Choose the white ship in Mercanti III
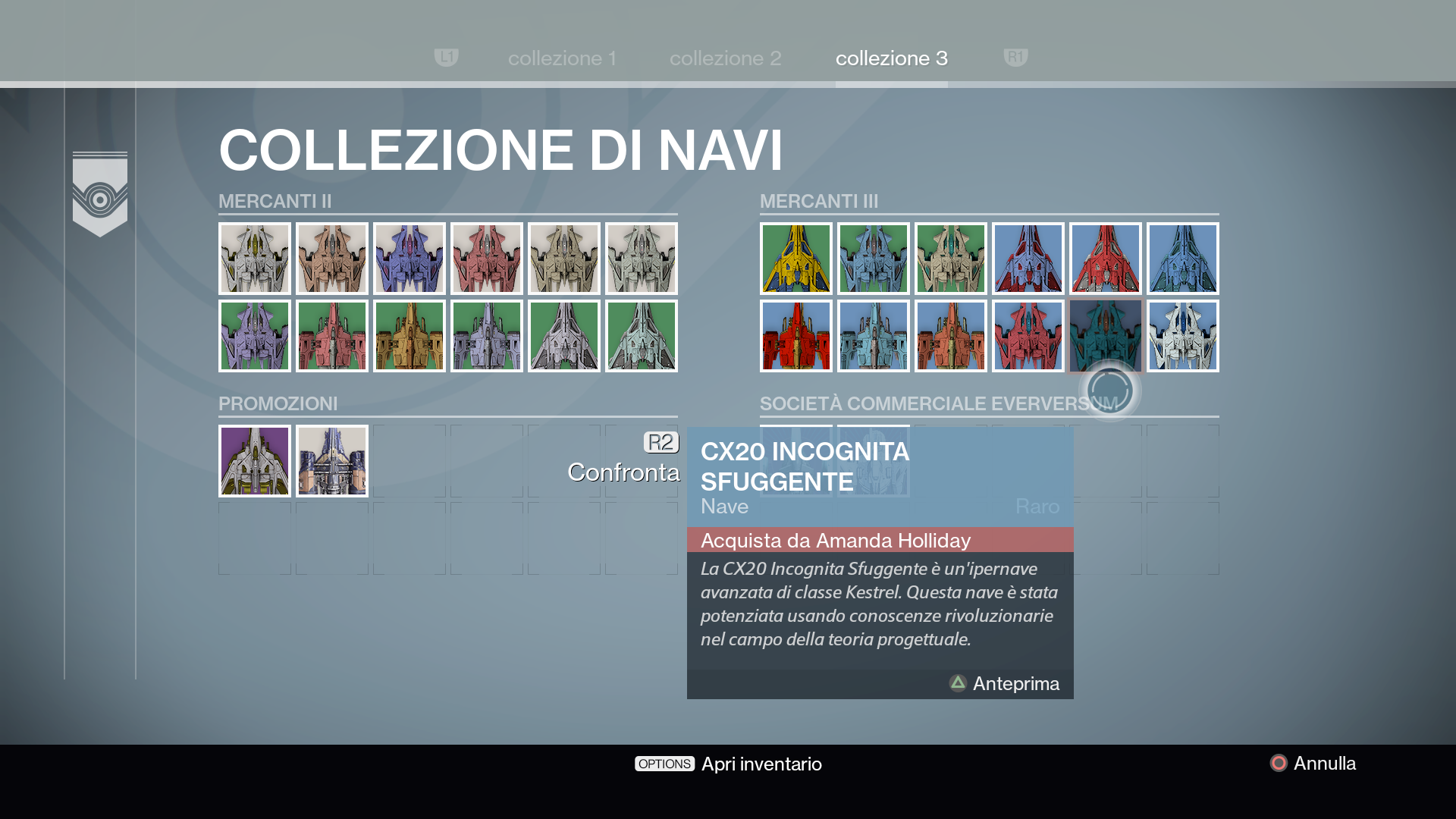The height and width of the screenshot is (819, 1456). (1183, 336)
